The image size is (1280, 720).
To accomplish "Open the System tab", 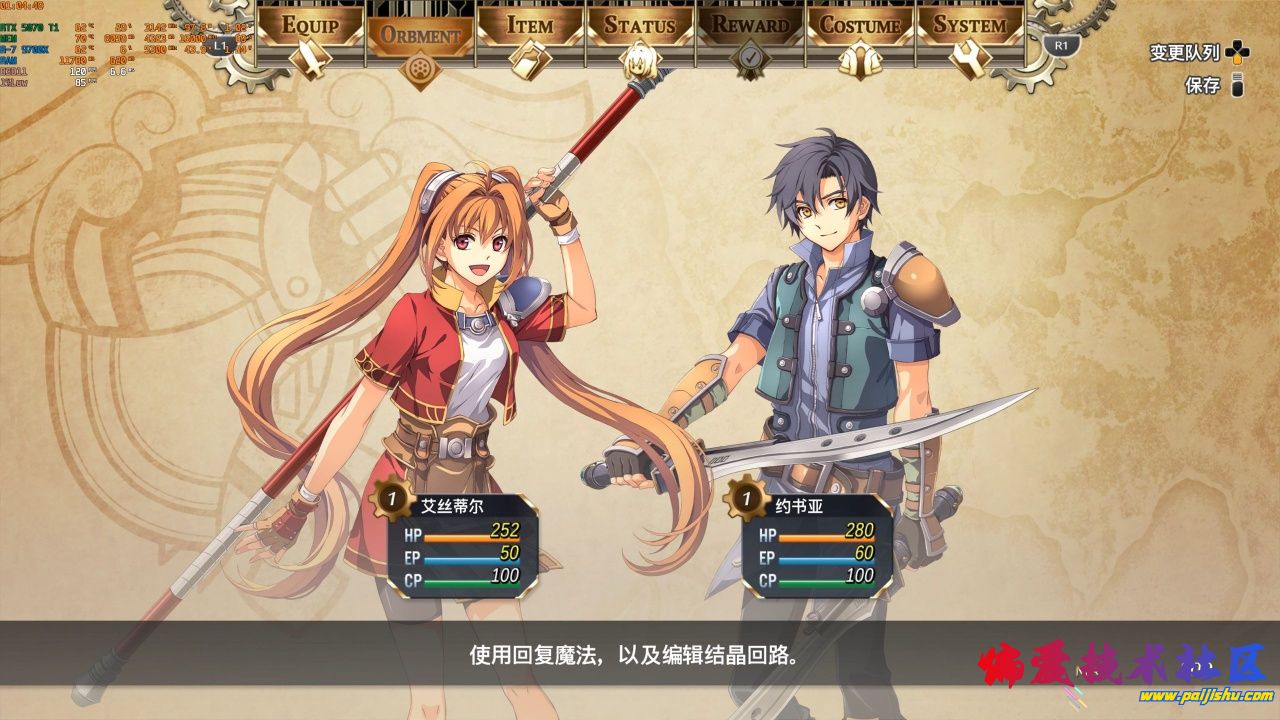I will point(970,26).
